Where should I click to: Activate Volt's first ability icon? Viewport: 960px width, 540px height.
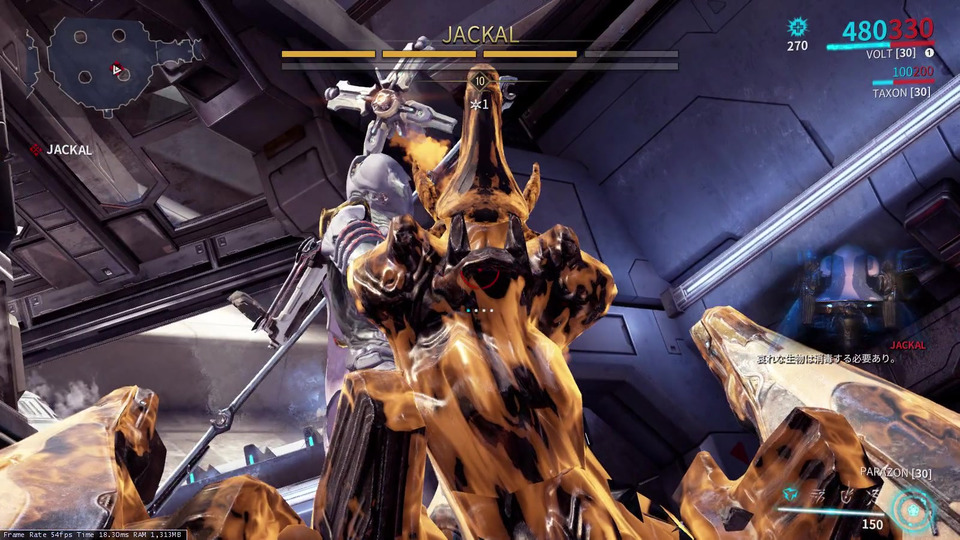click(x=790, y=496)
